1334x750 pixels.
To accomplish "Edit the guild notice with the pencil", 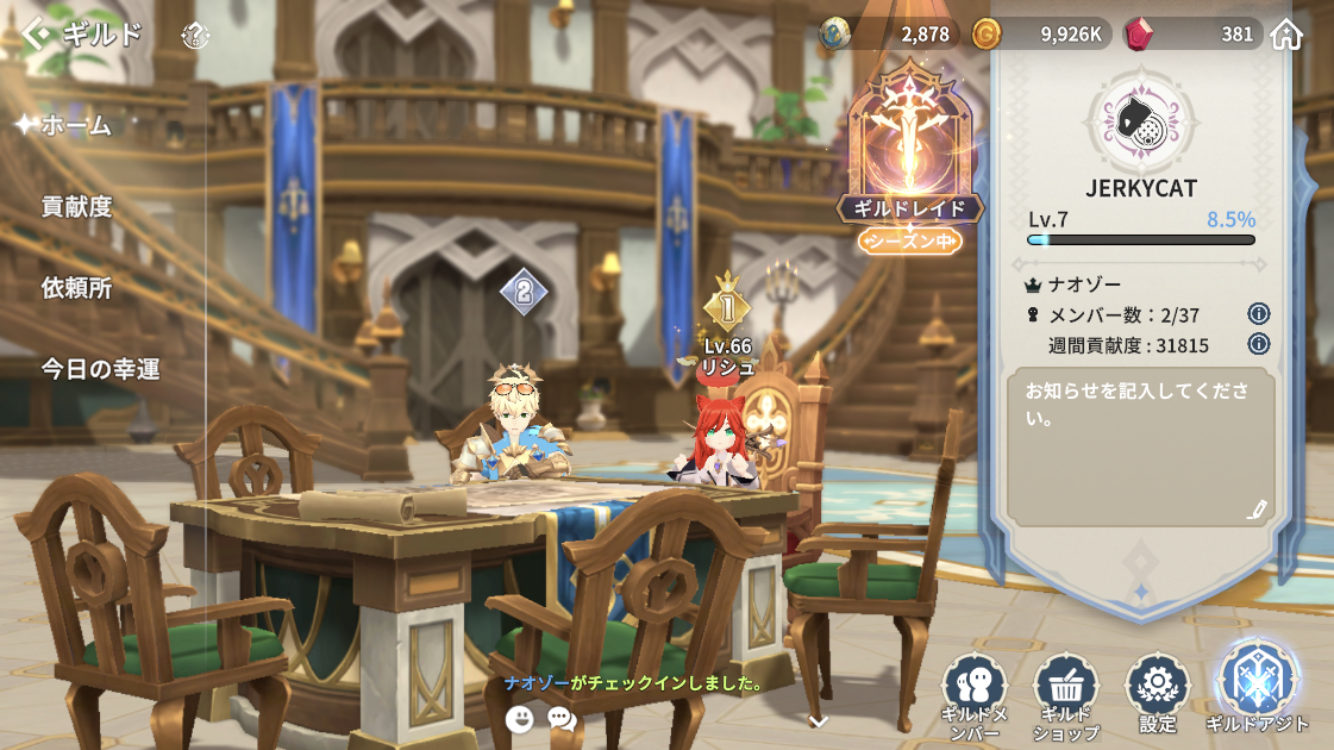I will pyautogui.click(x=1256, y=509).
